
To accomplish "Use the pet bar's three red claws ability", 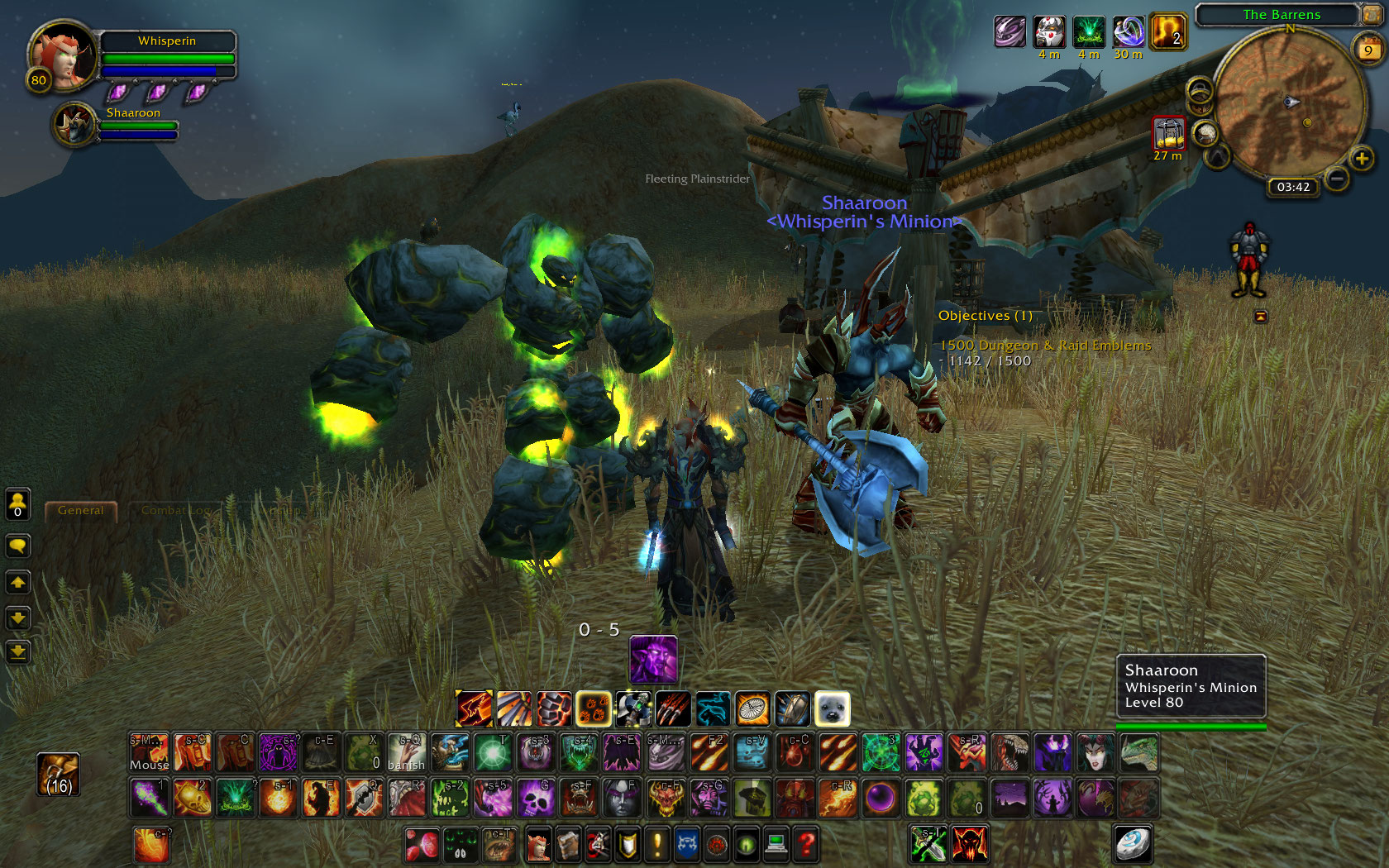I will pyautogui.click(x=673, y=709).
